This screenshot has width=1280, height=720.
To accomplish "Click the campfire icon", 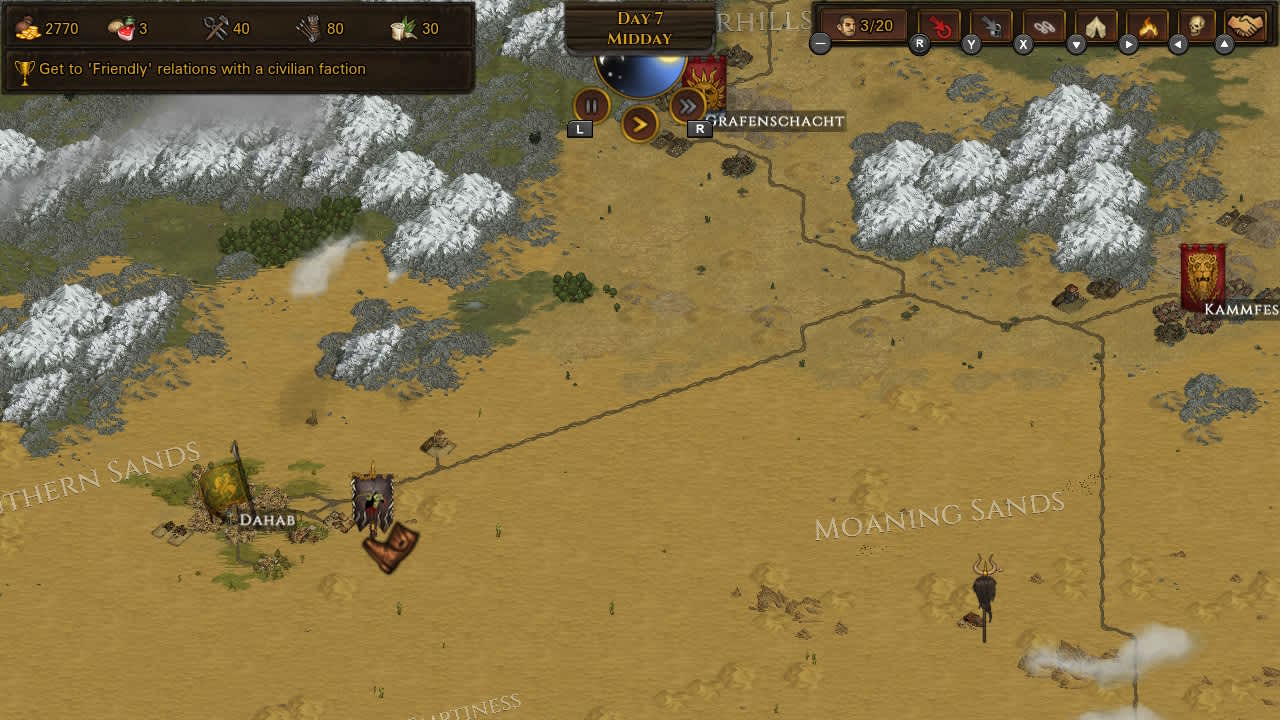I will tap(1146, 27).
